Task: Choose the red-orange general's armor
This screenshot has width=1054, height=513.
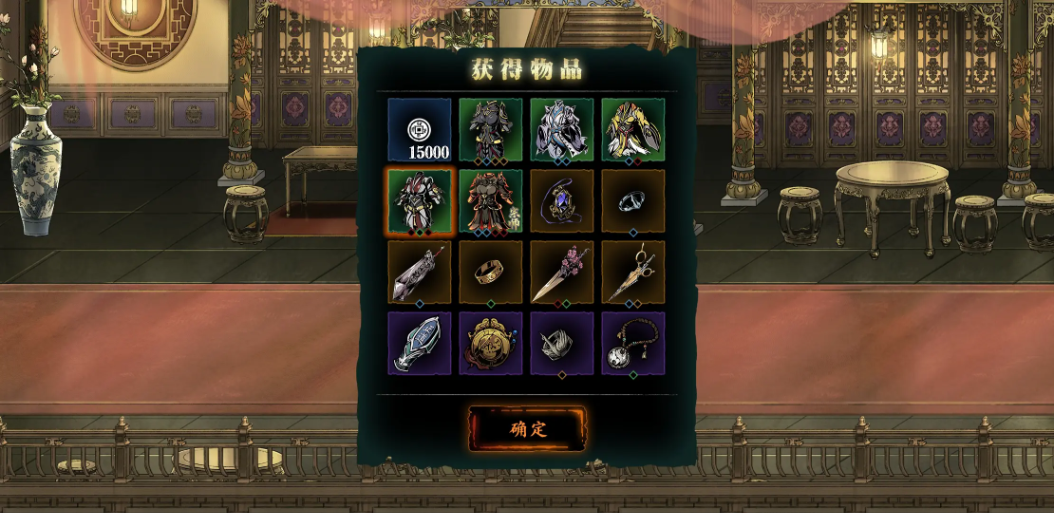Action: click(x=490, y=201)
